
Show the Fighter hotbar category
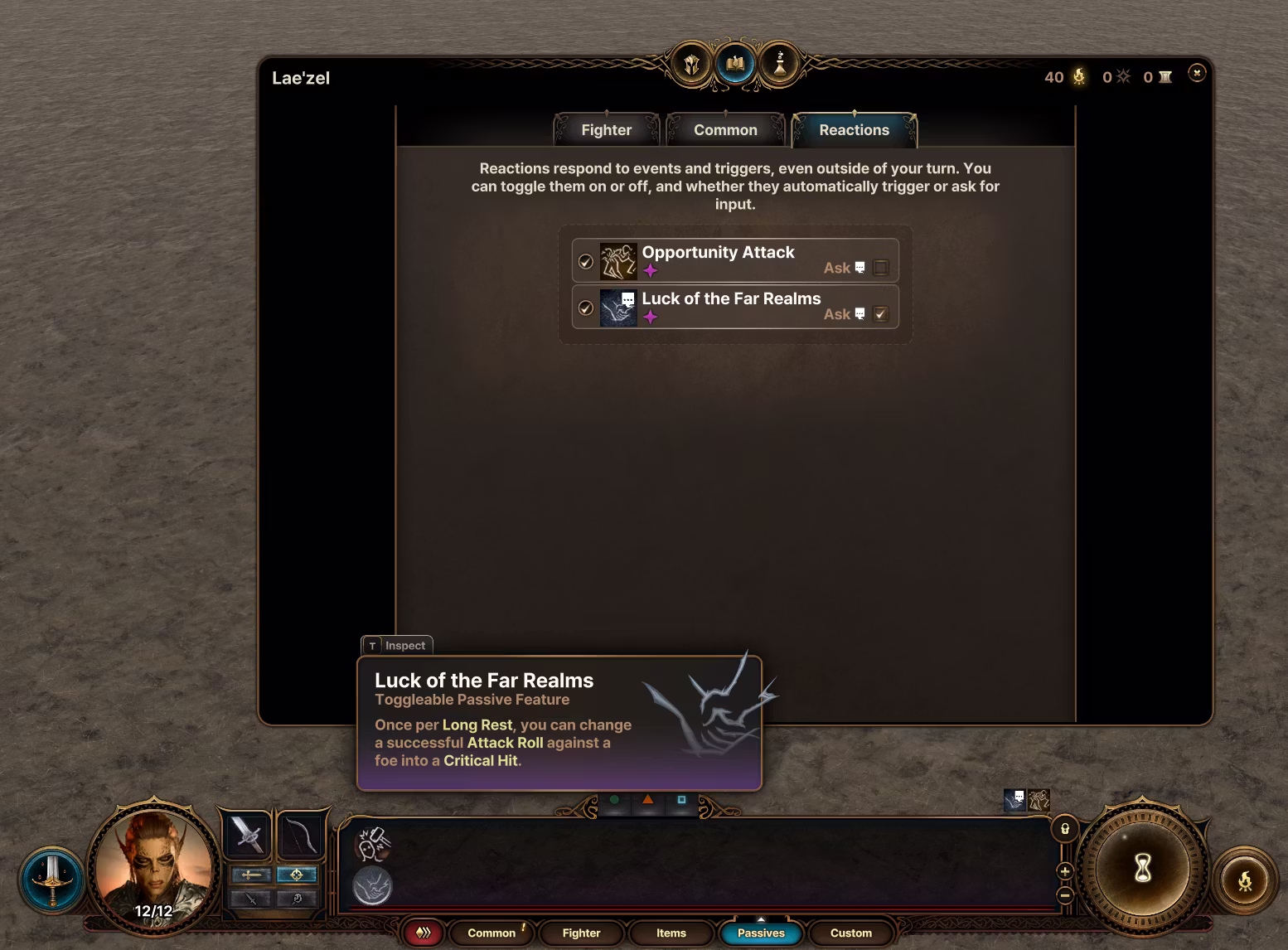(581, 933)
